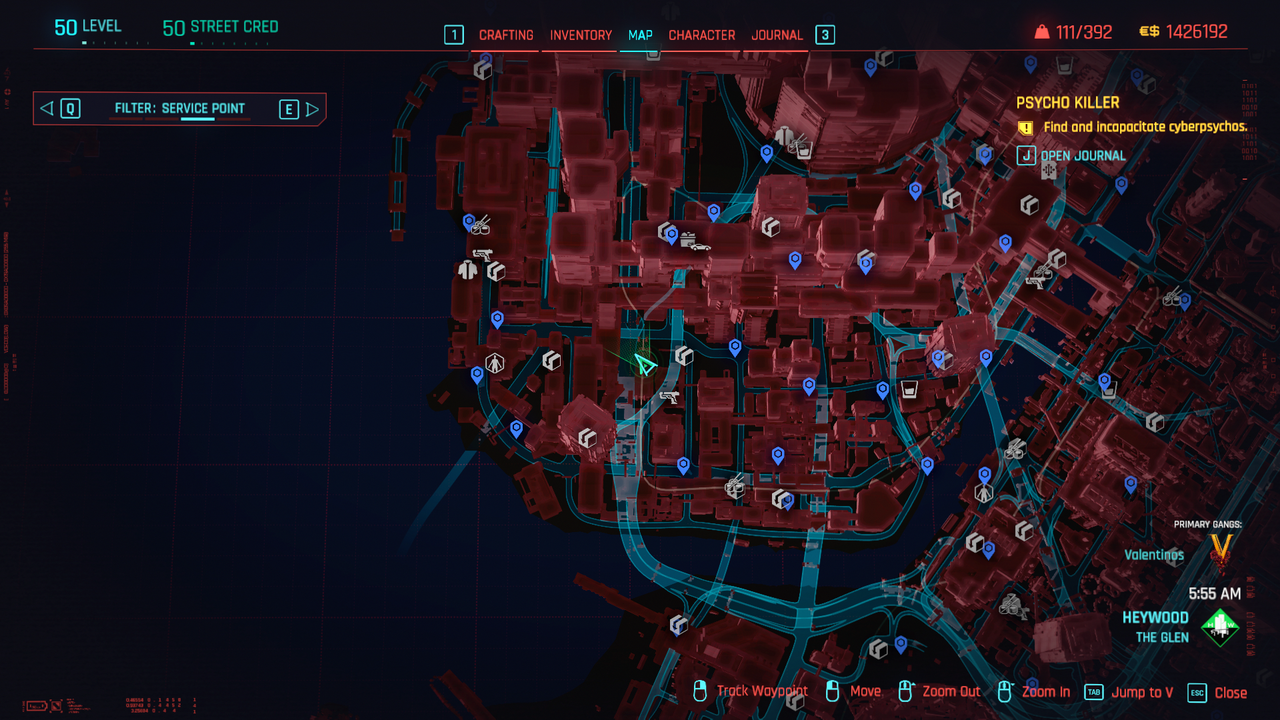Select the clothing shop jacket marker
Screen dimensions: 1280x720
[x=467, y=269]
